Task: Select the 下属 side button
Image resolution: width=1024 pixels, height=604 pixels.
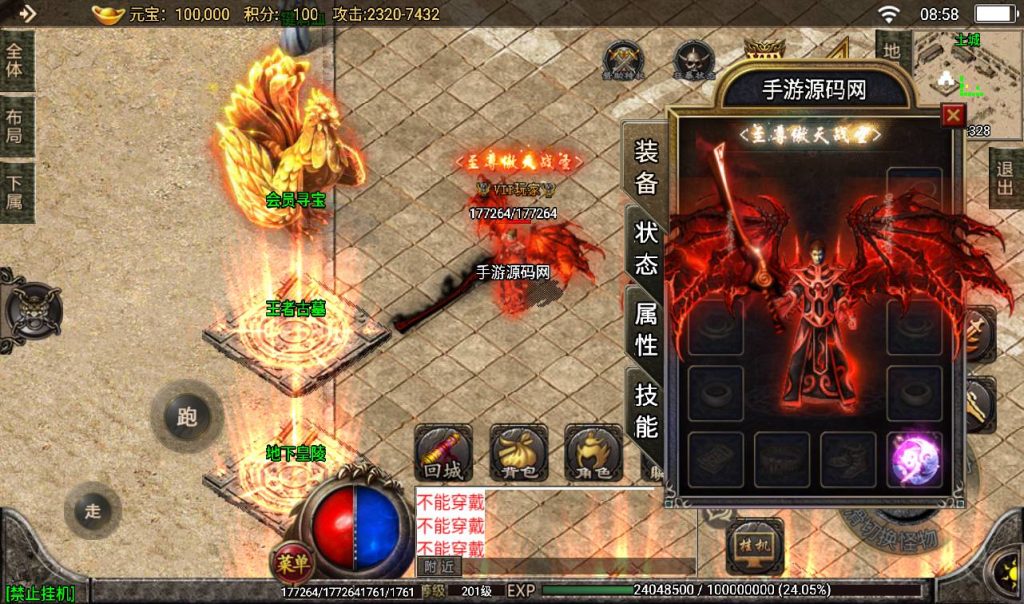Action: tap(16, 190)
